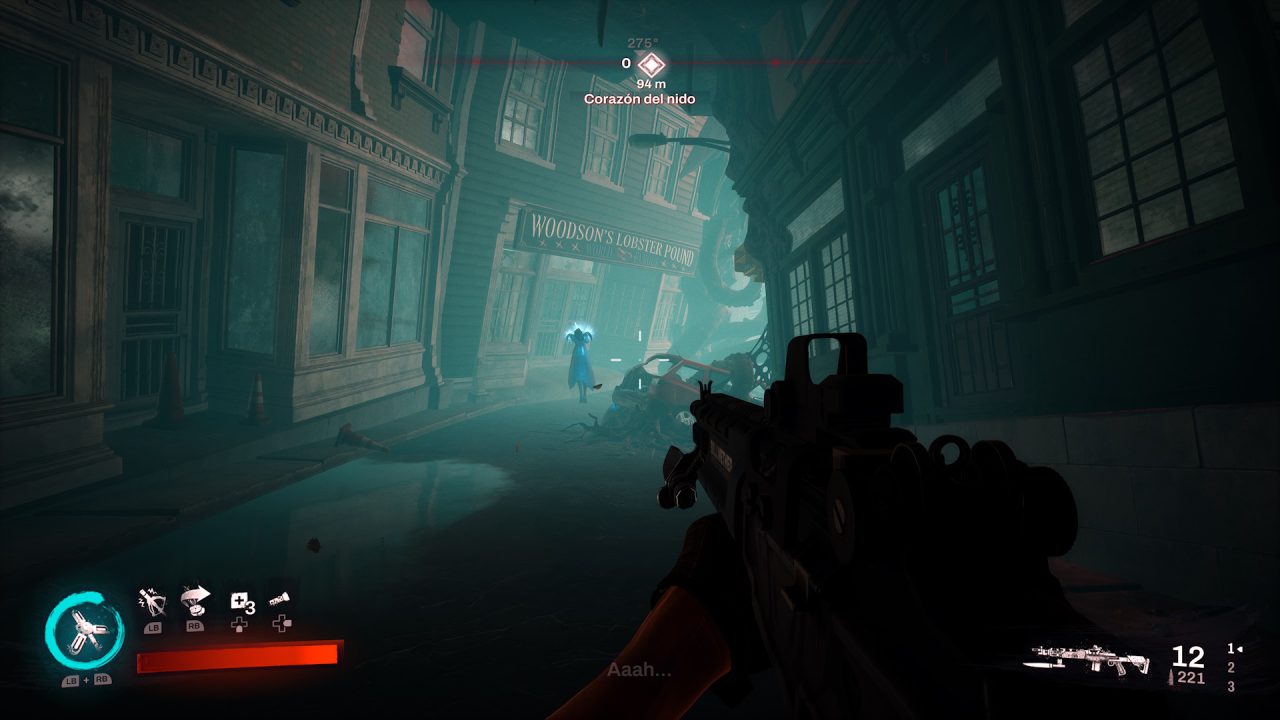
Task: Click the RB button prompt
Action: tap(195, 627)
